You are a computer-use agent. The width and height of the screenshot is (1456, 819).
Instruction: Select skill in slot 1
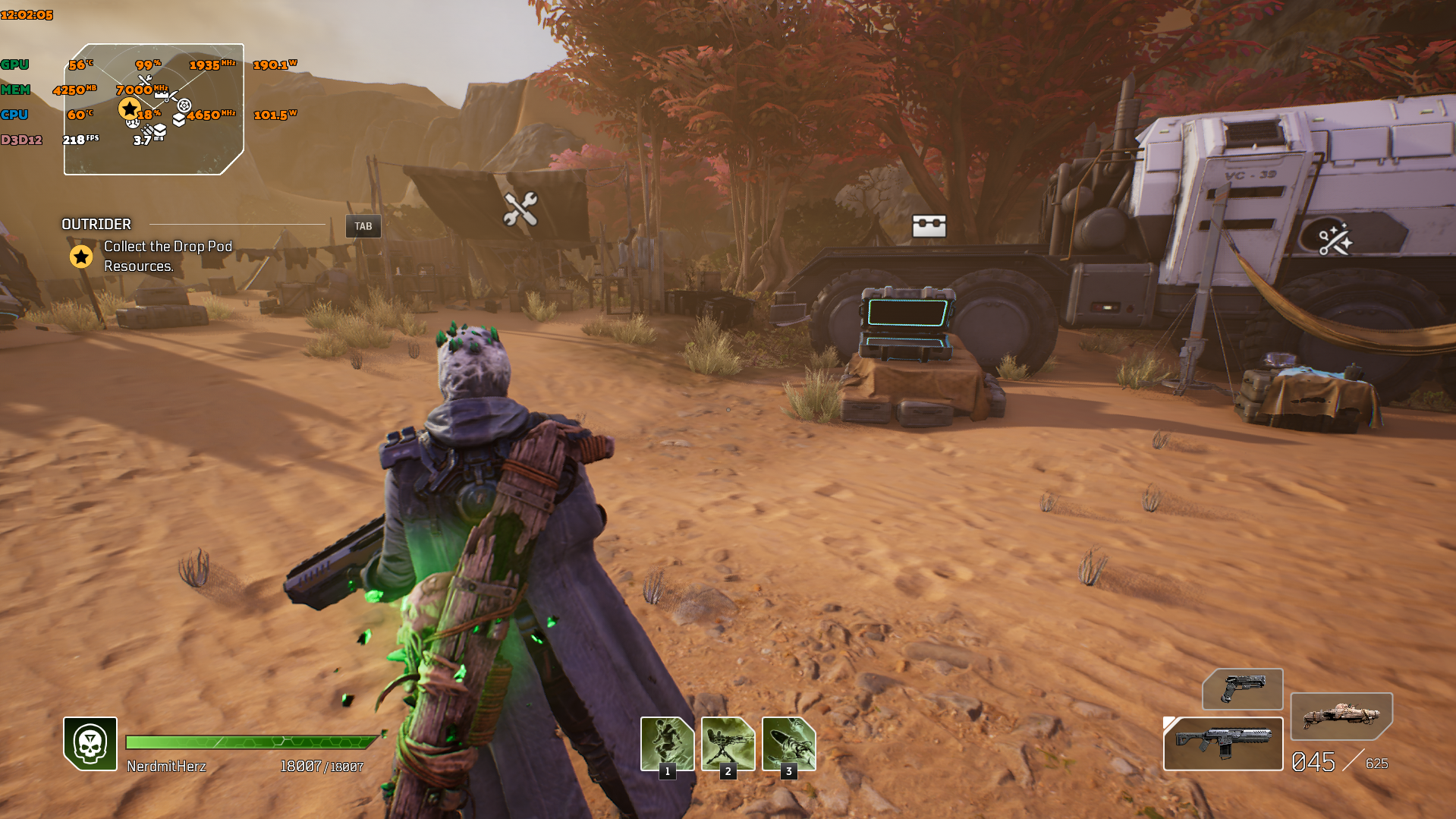(x=665, y=742)
